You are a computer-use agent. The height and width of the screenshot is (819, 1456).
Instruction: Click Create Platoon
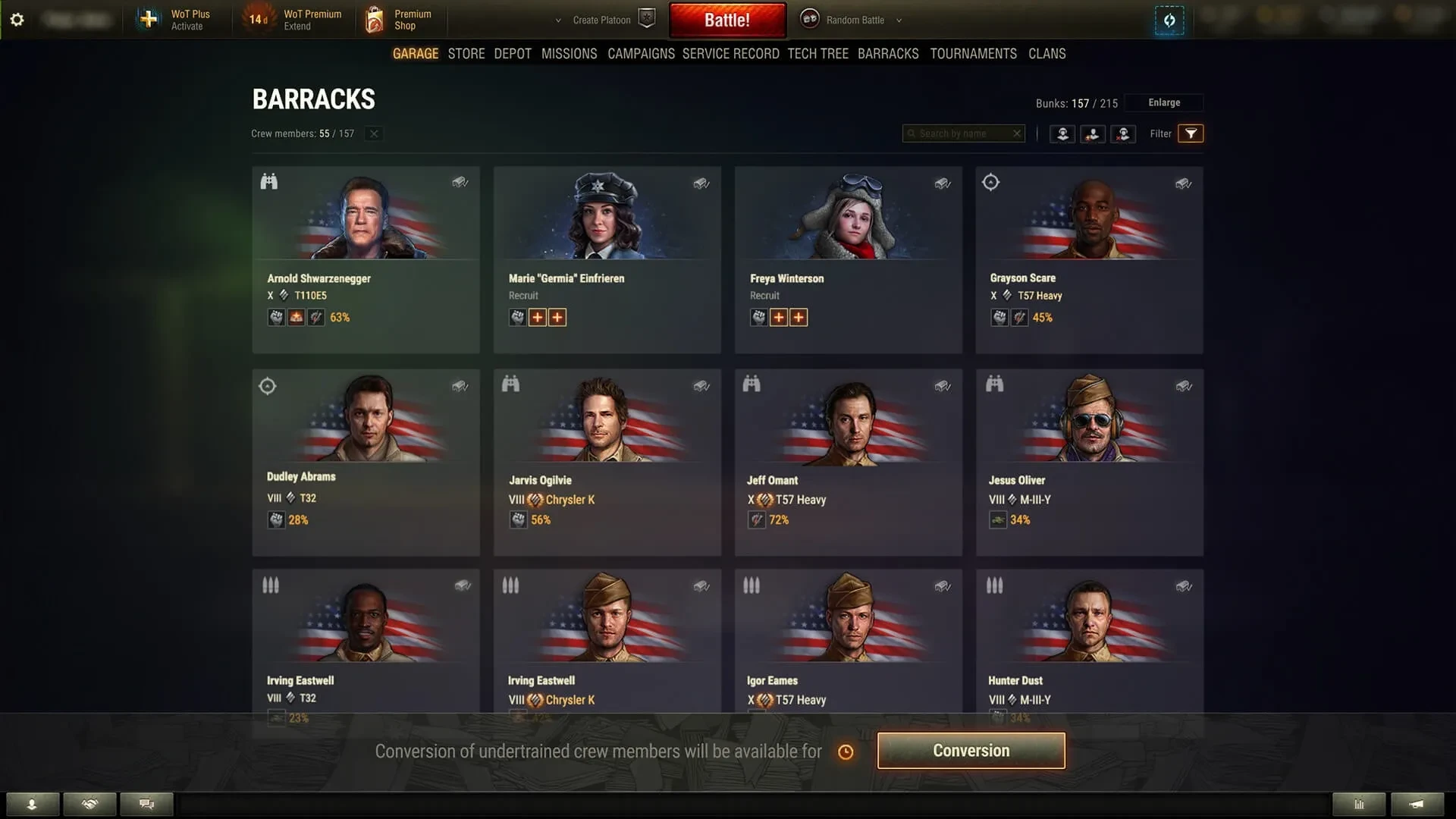[602, 20]
